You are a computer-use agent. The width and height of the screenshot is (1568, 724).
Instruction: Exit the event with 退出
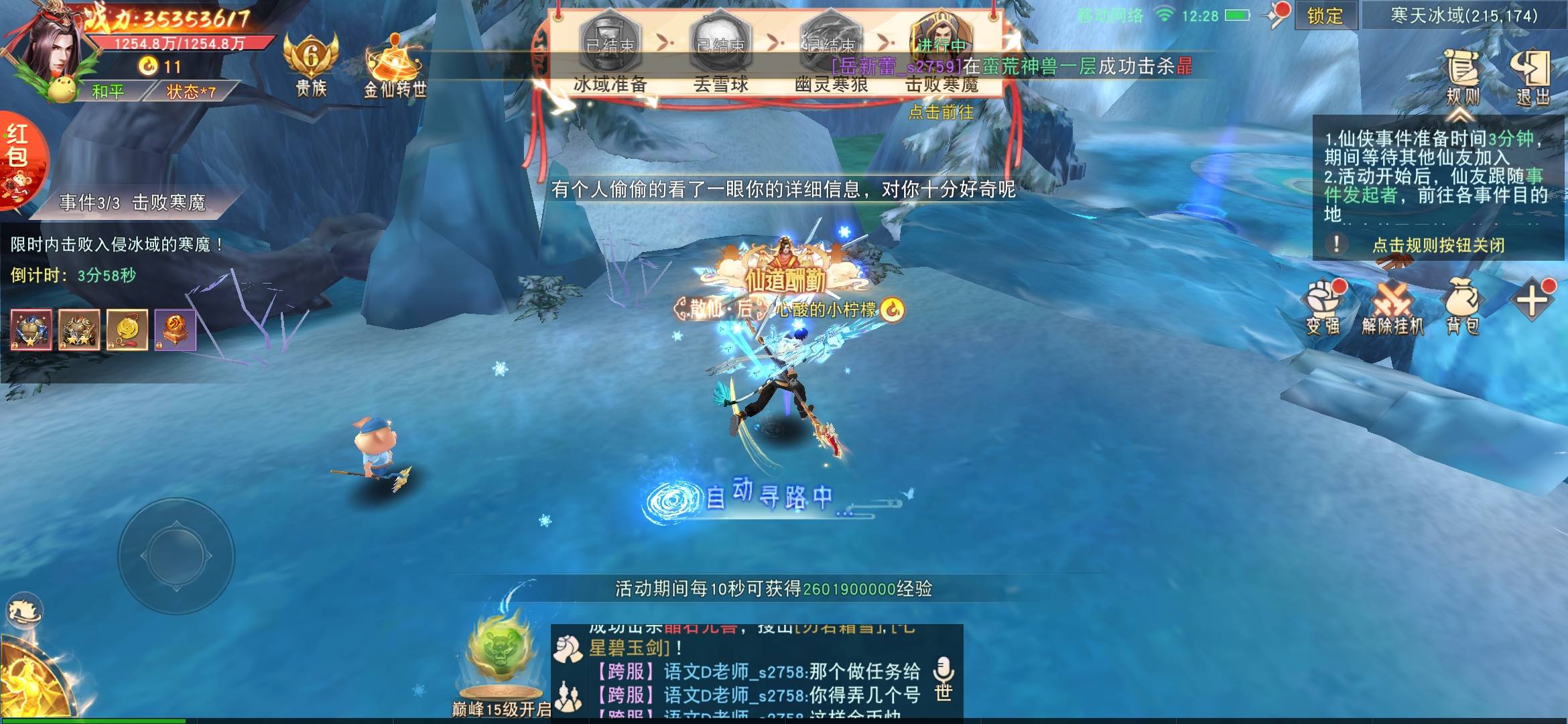1532,77
